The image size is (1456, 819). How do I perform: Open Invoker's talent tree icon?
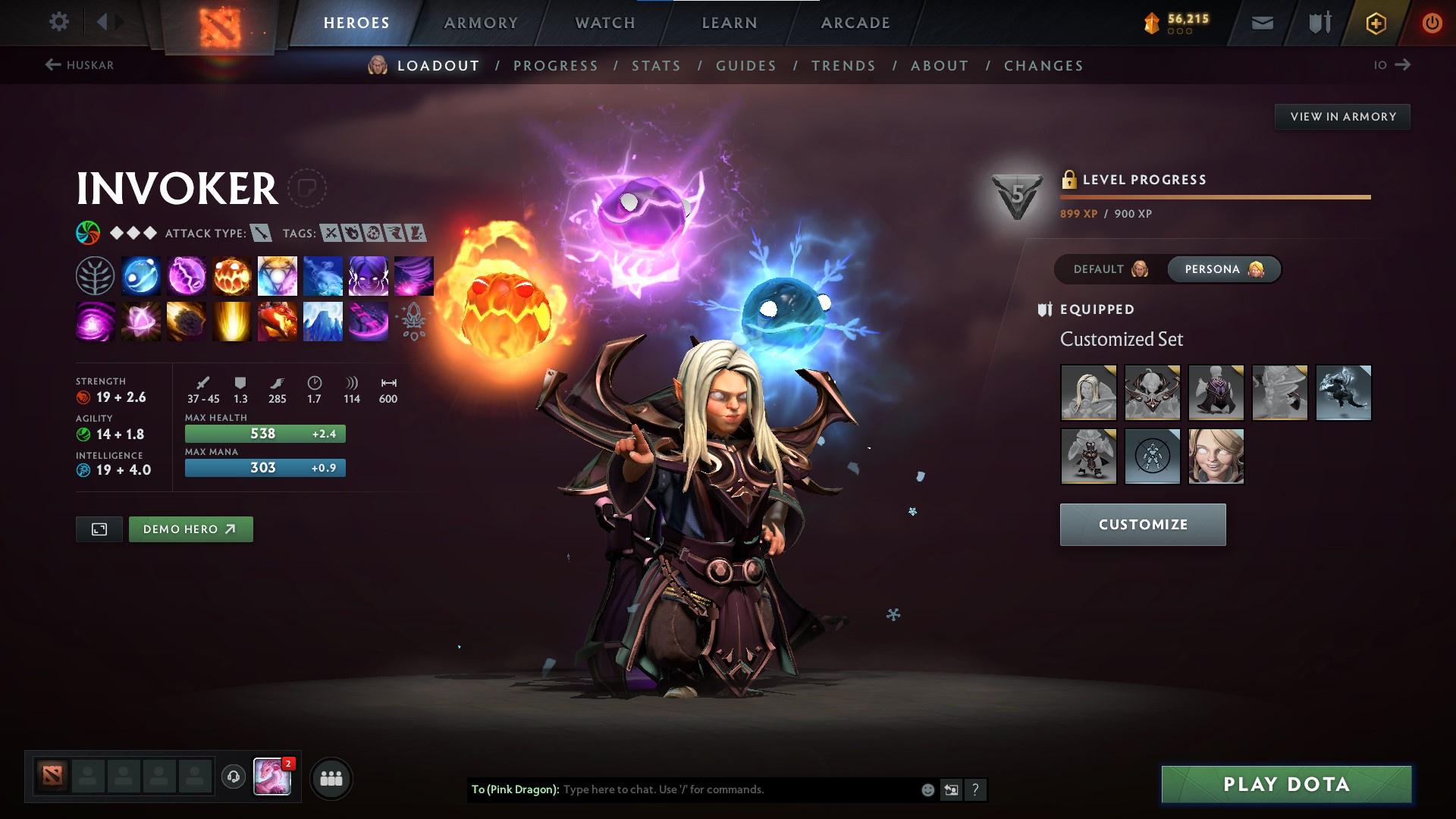coord(96,275)
